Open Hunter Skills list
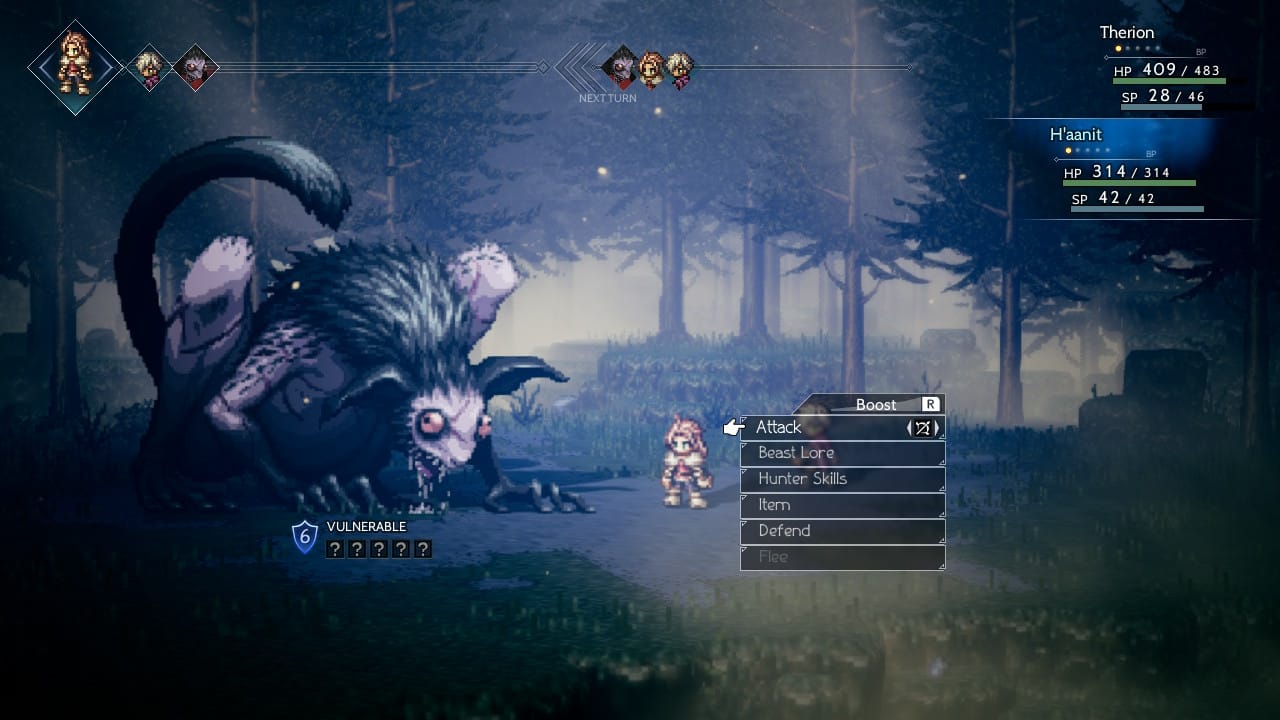The height and width of the screenshot is (720, 1280). click(841, 479)
